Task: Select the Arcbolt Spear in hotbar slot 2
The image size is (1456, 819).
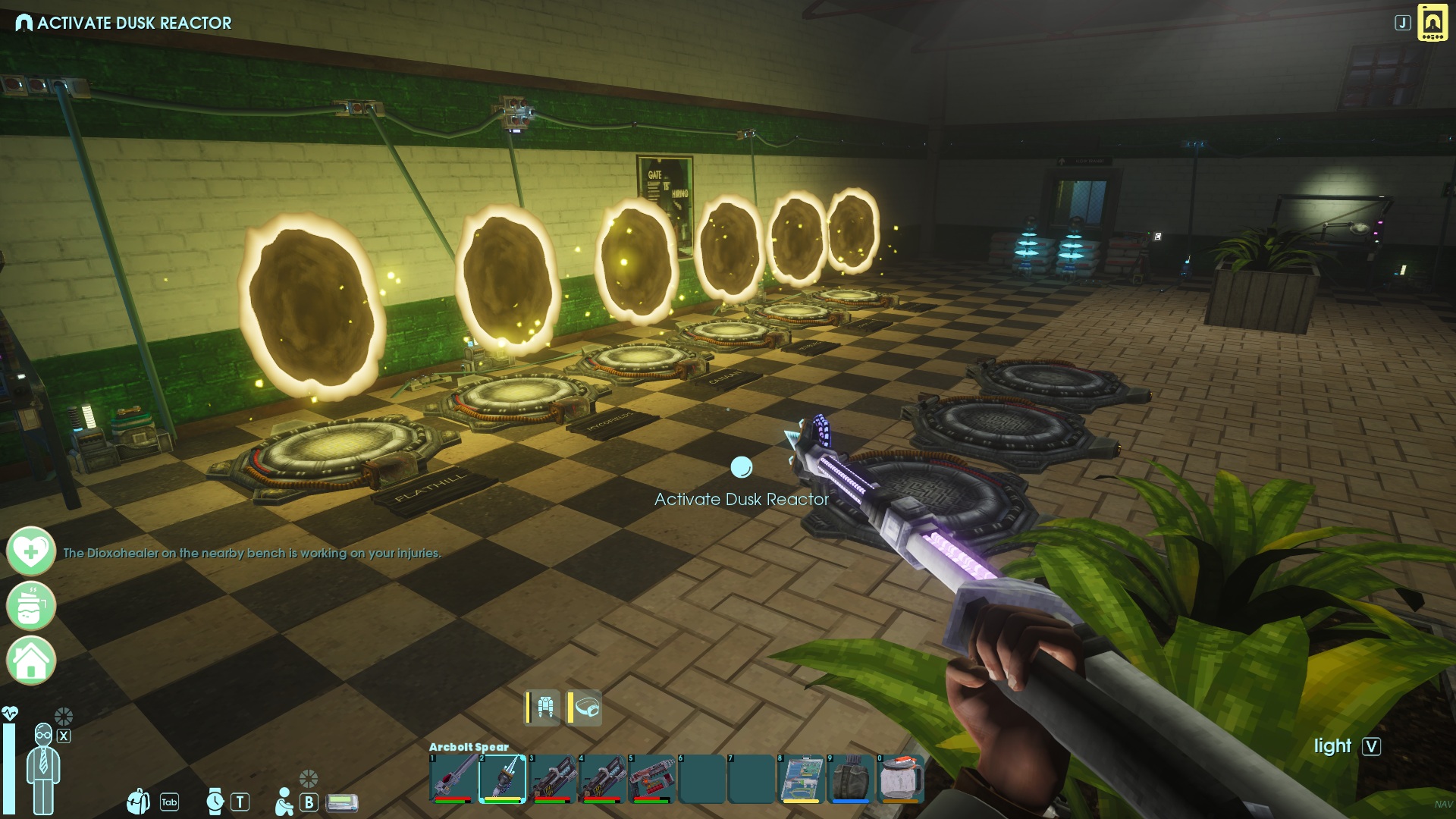Action: tap(503, 778)
